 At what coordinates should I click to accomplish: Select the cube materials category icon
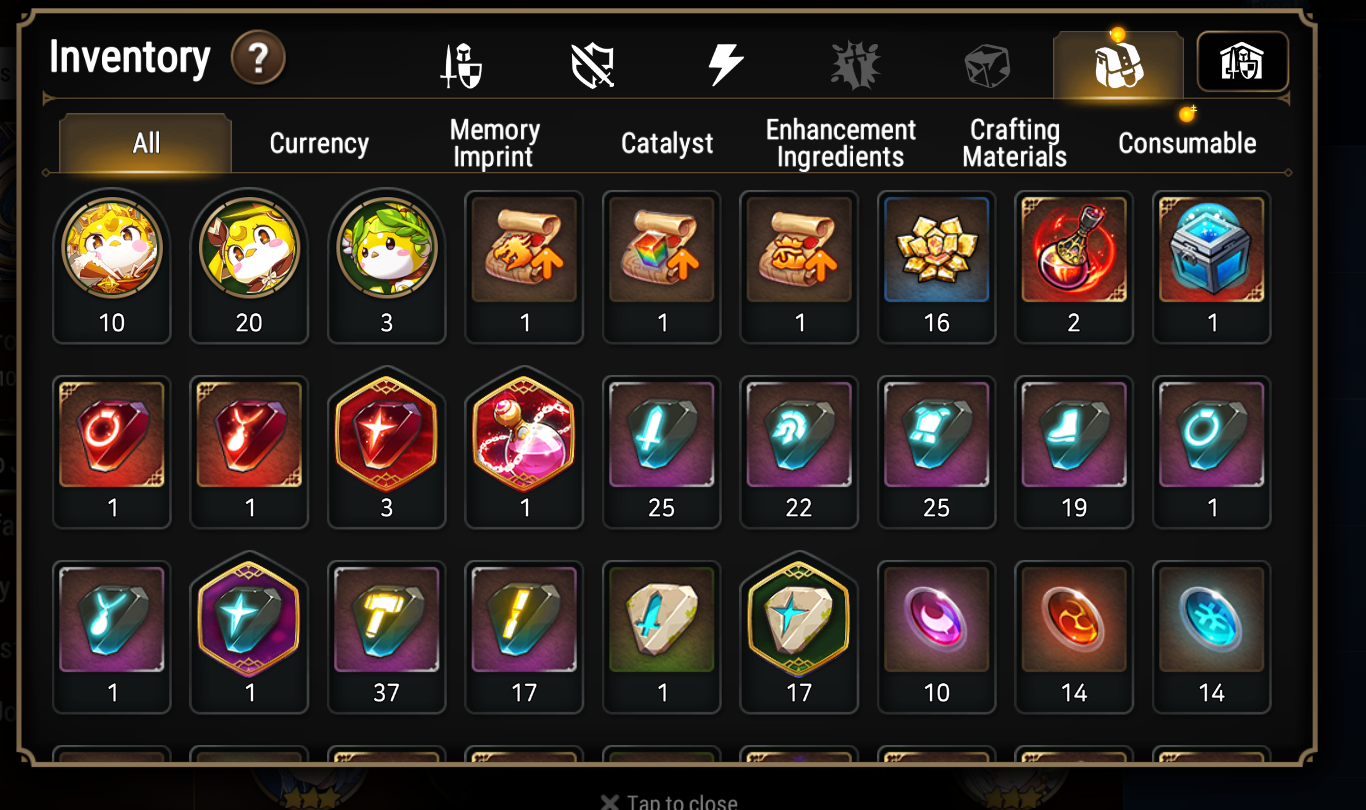pyautogui.click(x=986, y=62)
